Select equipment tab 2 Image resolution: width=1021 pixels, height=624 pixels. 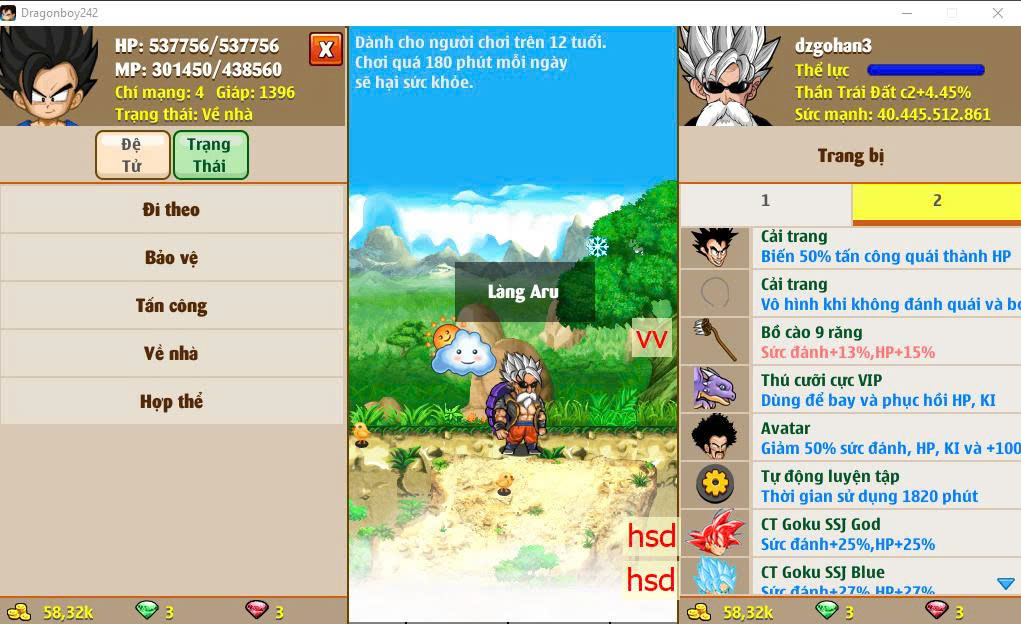pos(937,201)
